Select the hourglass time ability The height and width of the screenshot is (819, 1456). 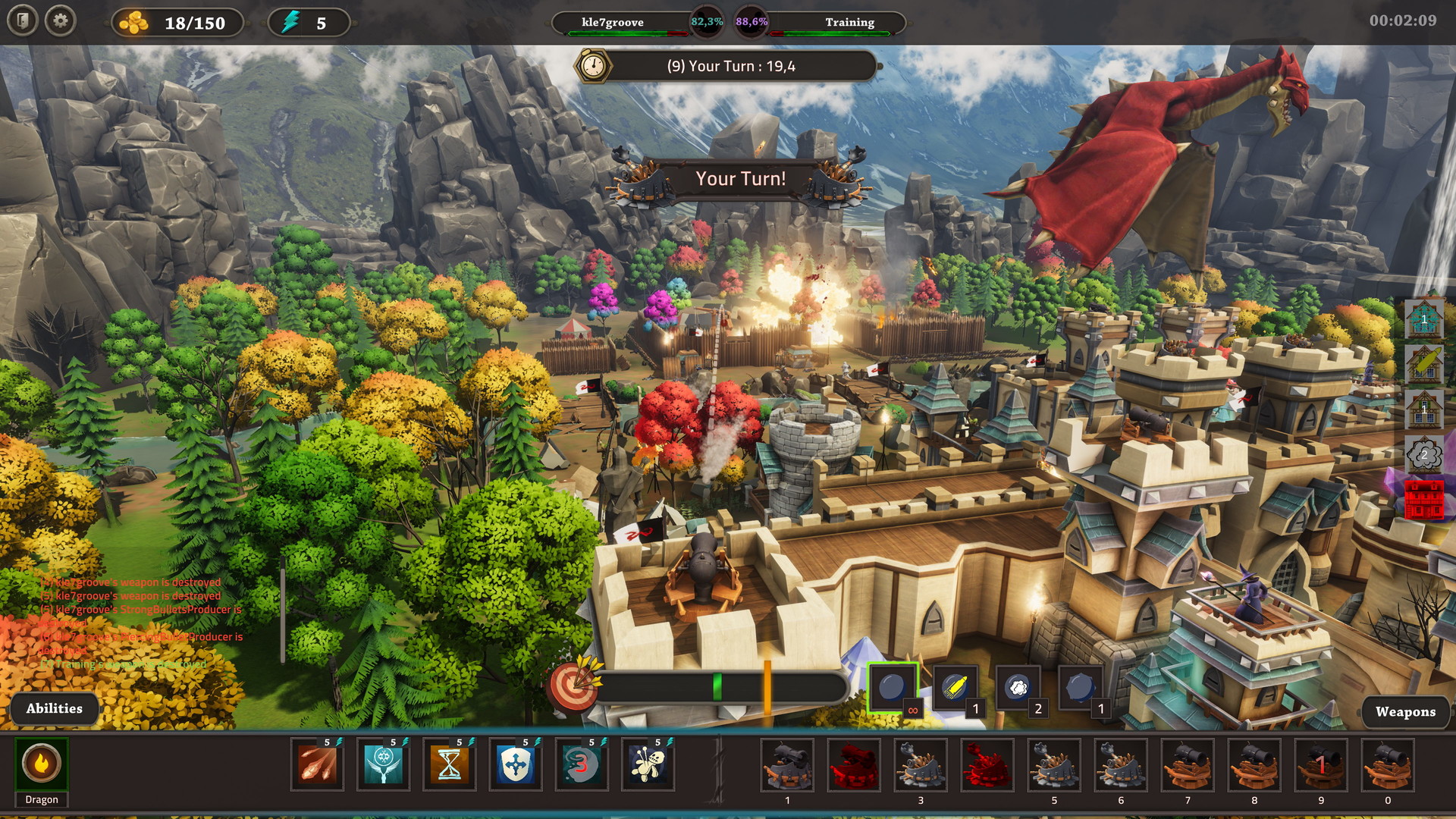tap(450, 765)
